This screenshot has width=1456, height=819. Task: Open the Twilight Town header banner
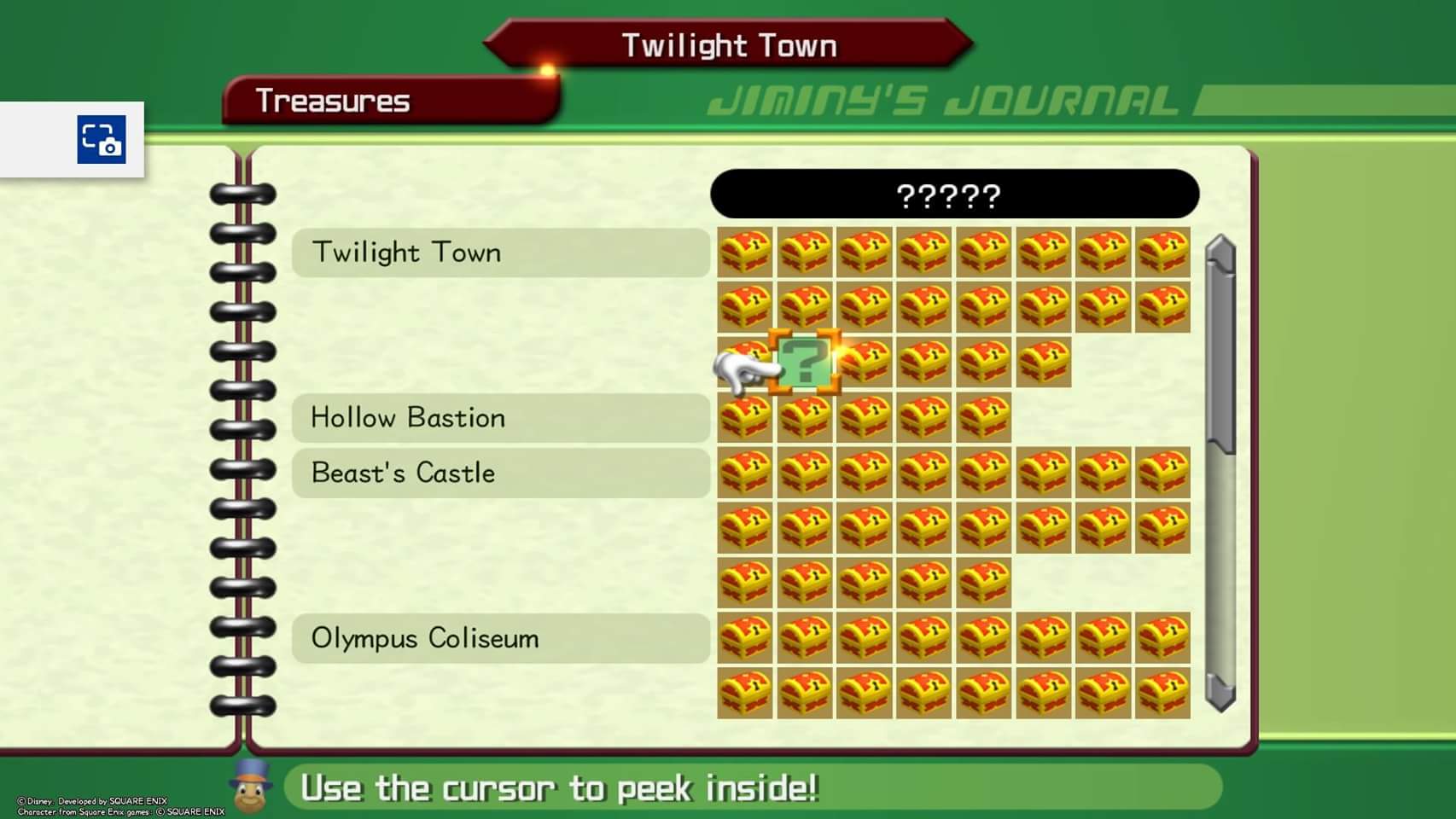pyautogui.click(x=727, y=44)
